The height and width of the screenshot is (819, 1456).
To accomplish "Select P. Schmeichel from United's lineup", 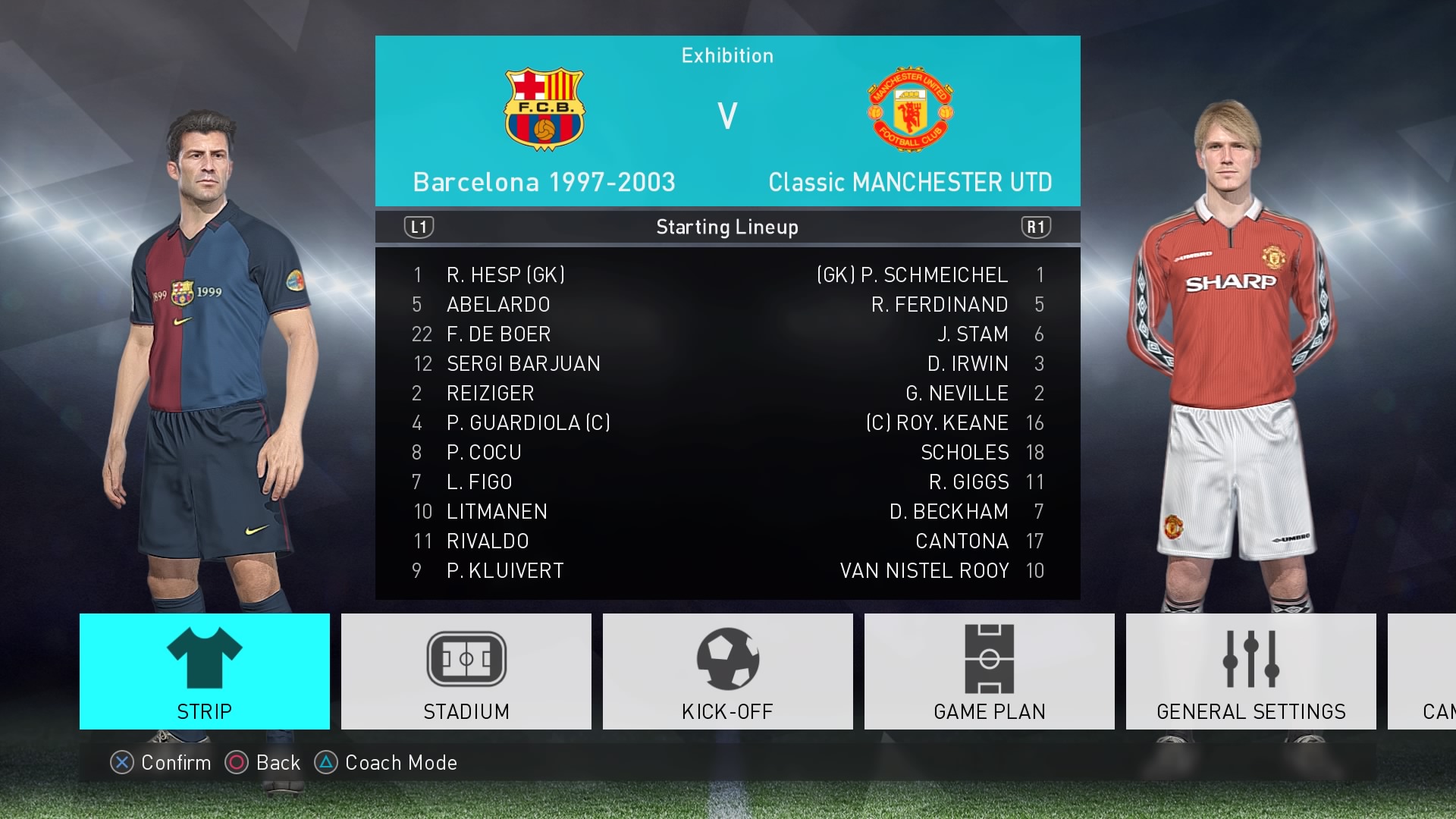I will click(x=933, y=275).
